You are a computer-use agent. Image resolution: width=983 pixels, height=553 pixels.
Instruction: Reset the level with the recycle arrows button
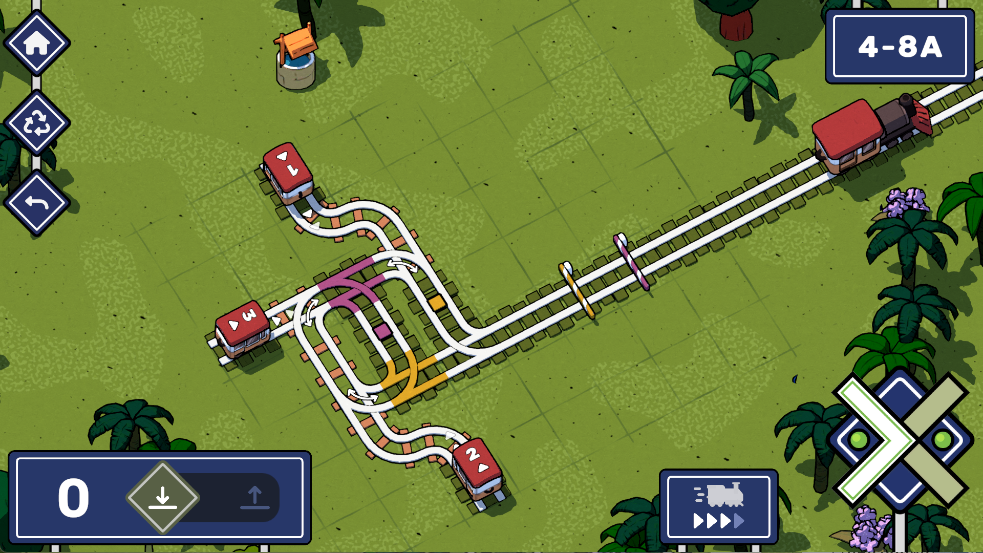pyautogui.click(x=37, y=123)
